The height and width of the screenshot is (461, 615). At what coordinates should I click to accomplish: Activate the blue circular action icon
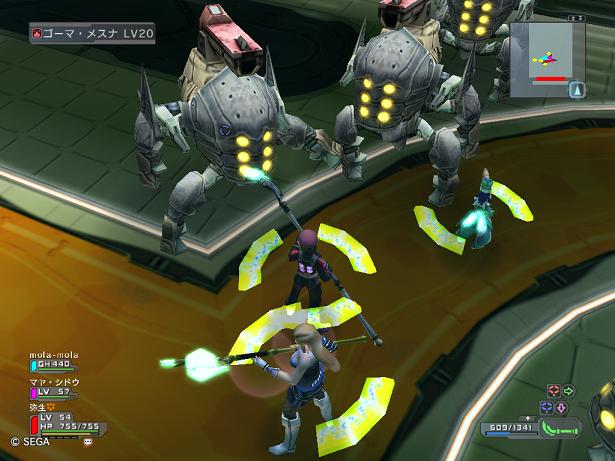[x=546, y=407]
